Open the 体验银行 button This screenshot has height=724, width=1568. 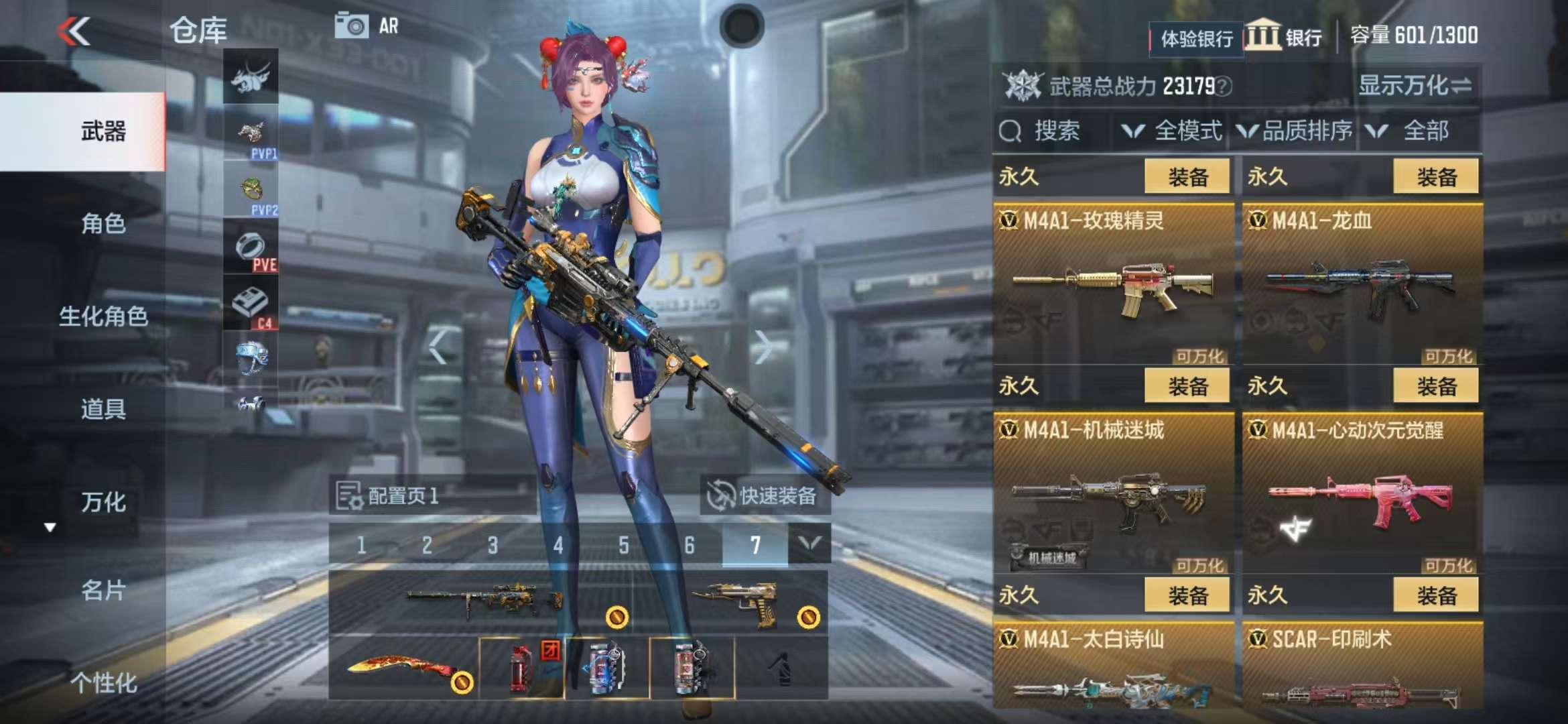coord(1196,38)
